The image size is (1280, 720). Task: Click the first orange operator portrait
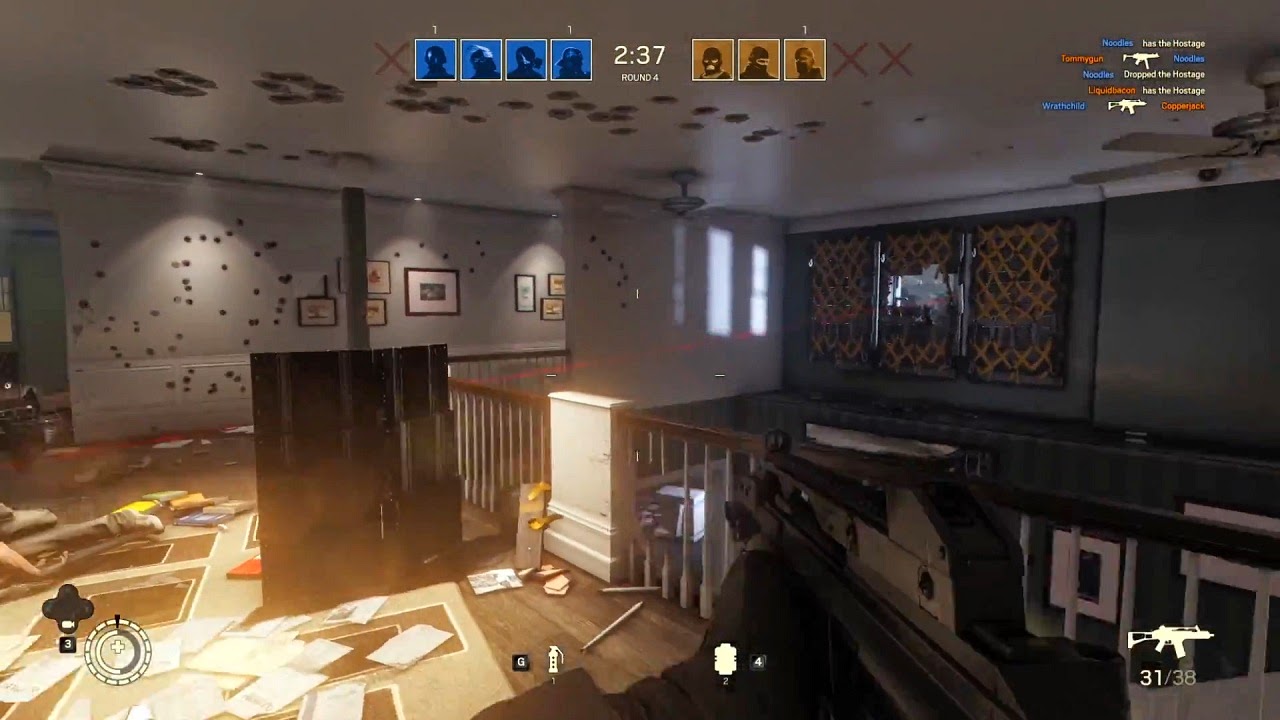click(711, 59)
